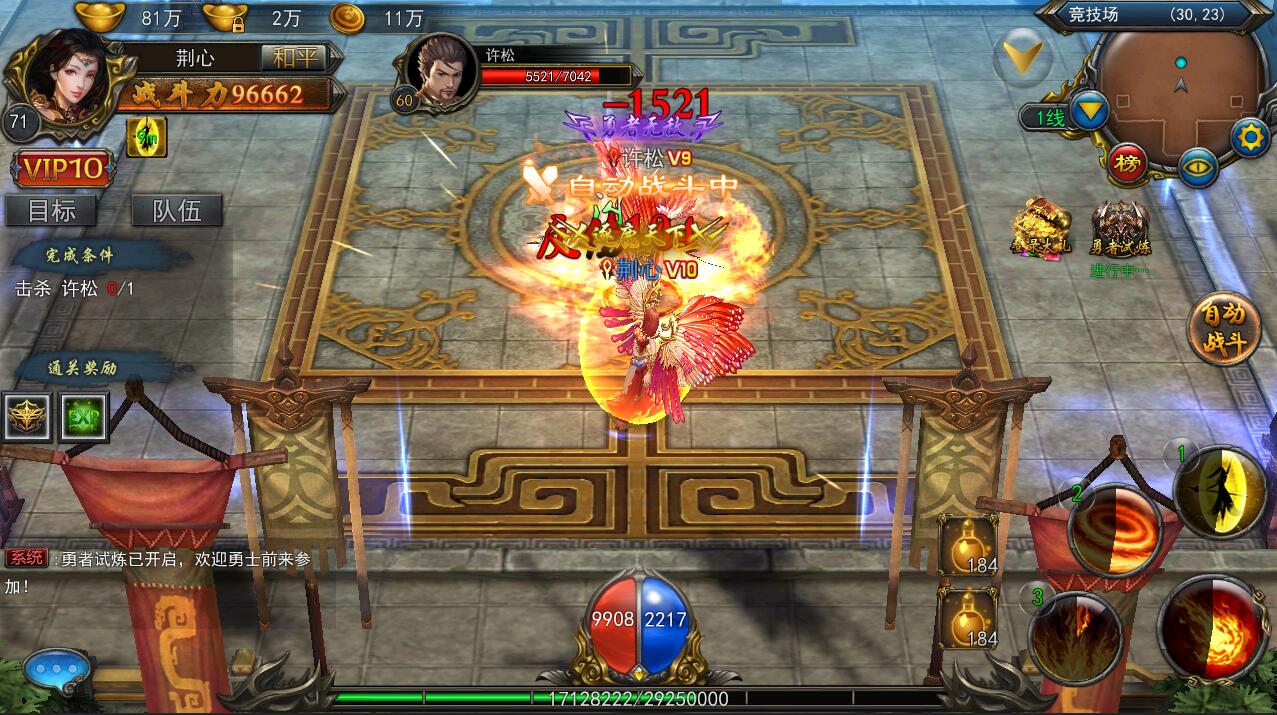Select target portrait of 许松

[440, 70]
